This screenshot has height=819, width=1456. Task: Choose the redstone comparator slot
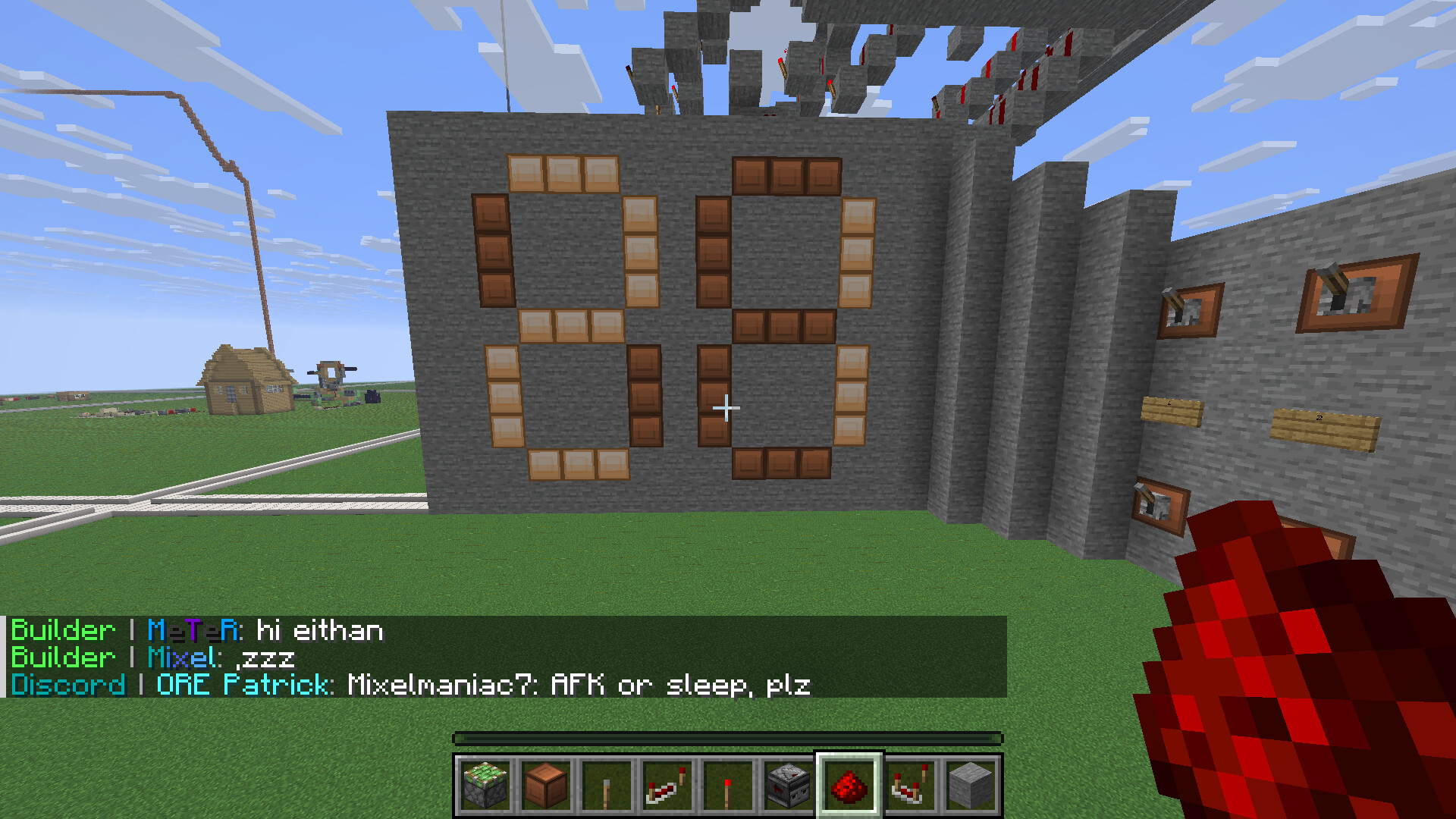pyautogui.click(x=910, y=786)
